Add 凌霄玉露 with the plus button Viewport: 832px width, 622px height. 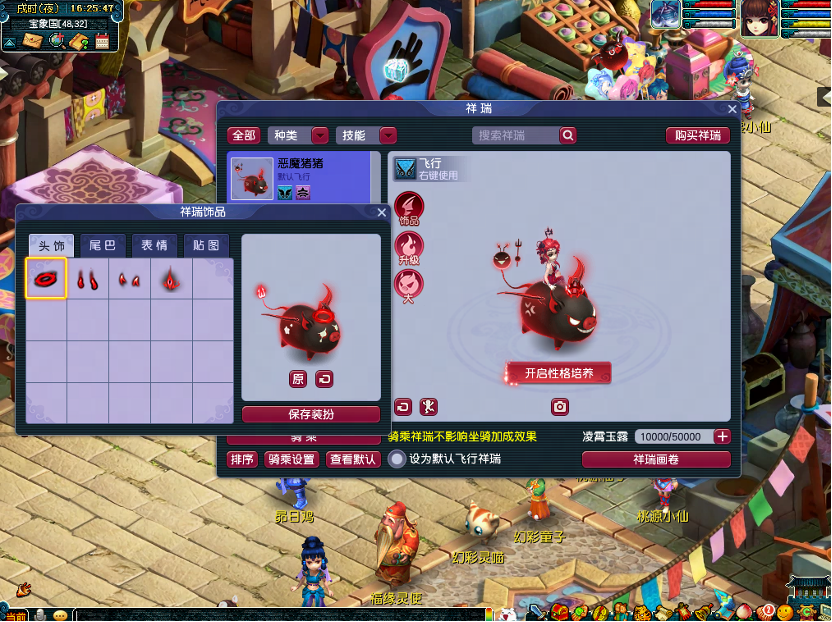[x=722, y=437]
